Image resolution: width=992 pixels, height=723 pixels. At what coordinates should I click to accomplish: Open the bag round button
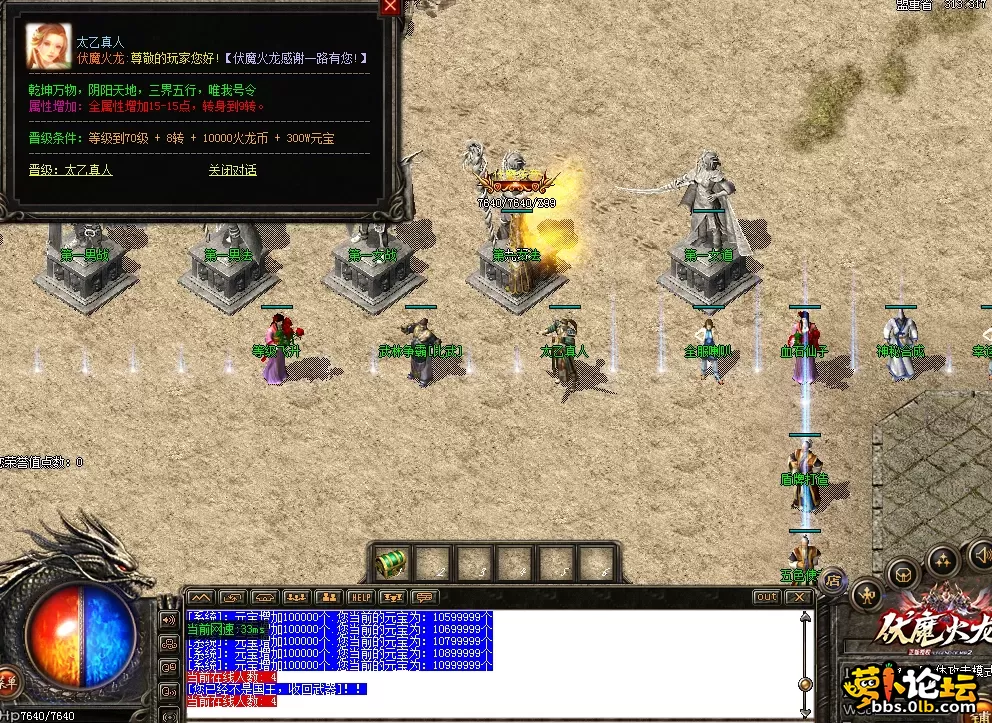pyautogui.click(x=903, y=573)
